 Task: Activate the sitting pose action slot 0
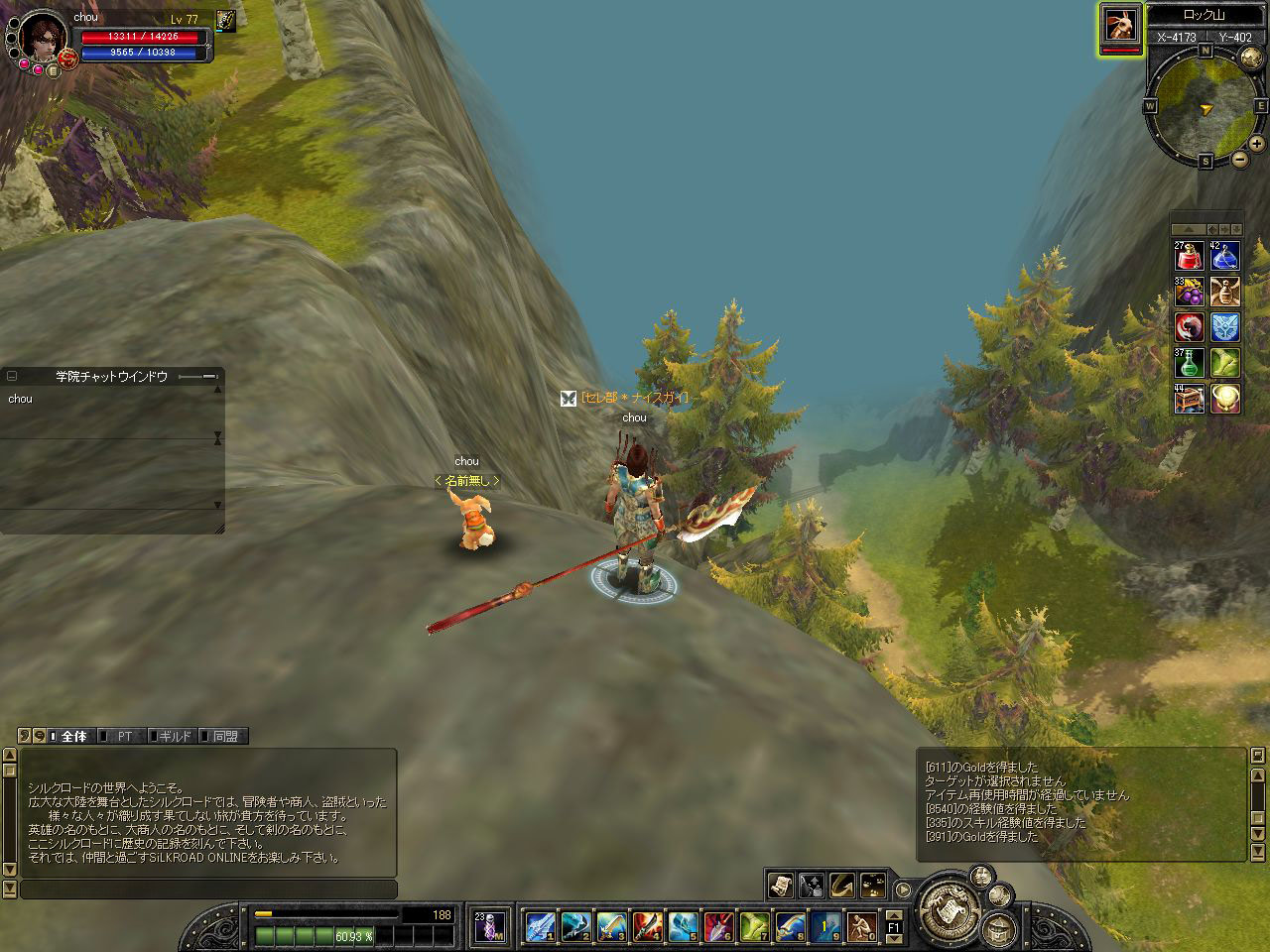click(x=861, y=926)
